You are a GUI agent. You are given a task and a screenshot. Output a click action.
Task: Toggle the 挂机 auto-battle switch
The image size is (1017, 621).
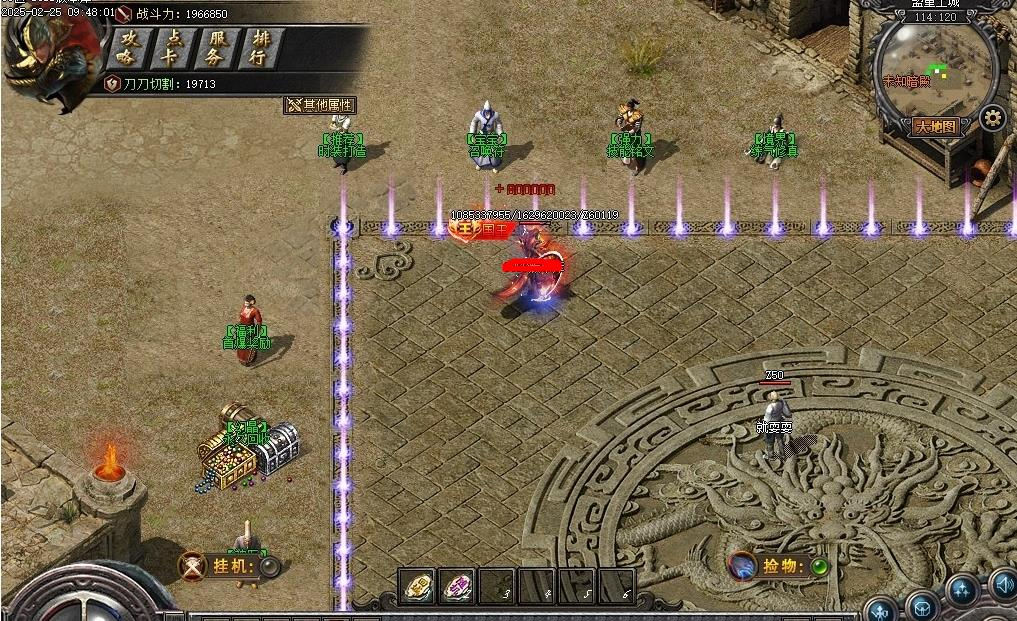pyautogui.click(x=269, y=567)
